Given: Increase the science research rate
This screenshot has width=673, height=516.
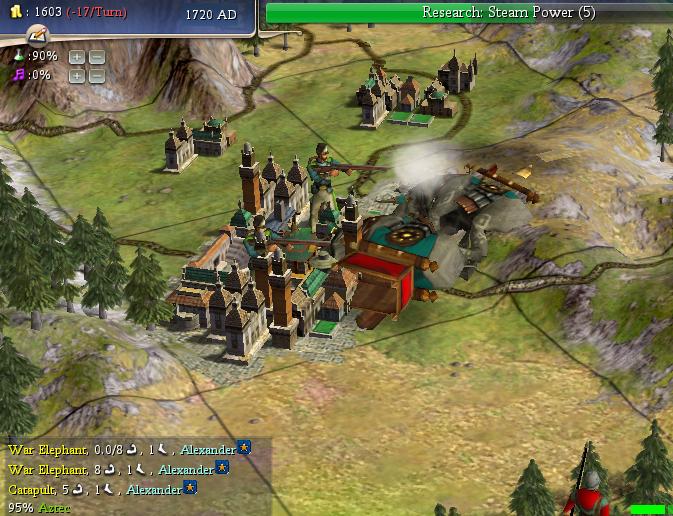Looking at the screenshot, I should click(x=76, y=56).
